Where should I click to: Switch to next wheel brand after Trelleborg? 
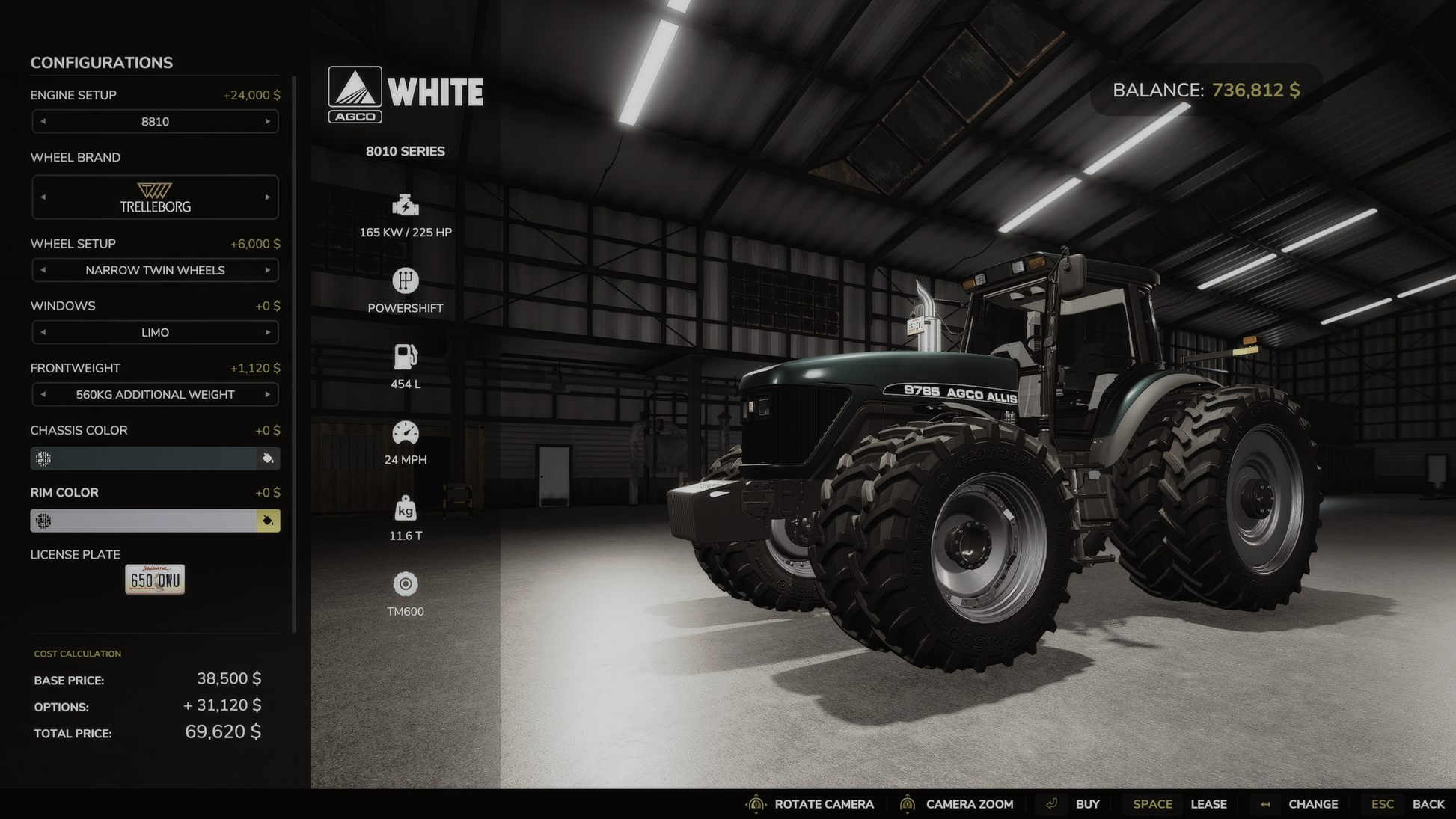pyautogui.click(x=268, y=197)
